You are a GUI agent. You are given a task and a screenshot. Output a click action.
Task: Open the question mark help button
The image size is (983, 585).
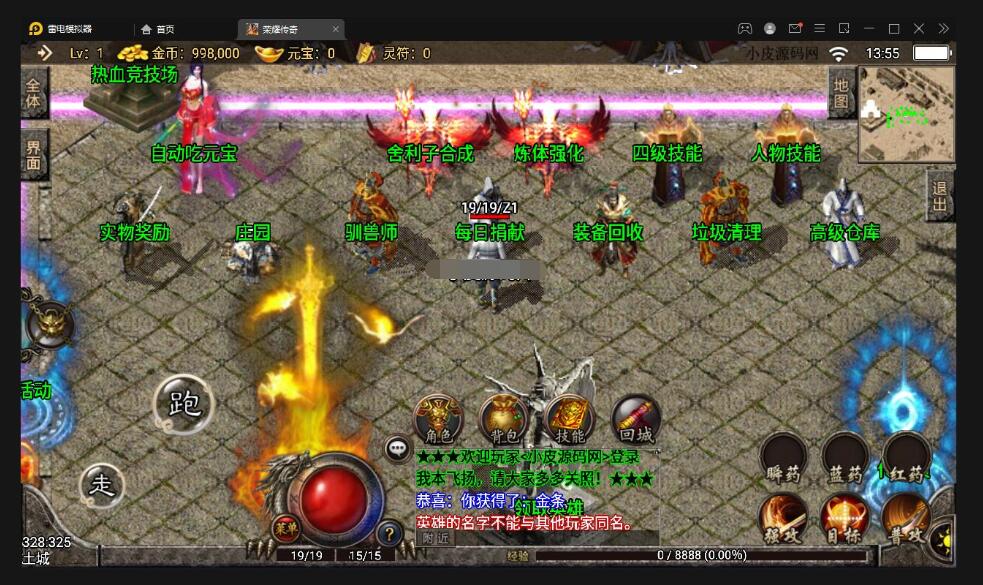(390, 533)
